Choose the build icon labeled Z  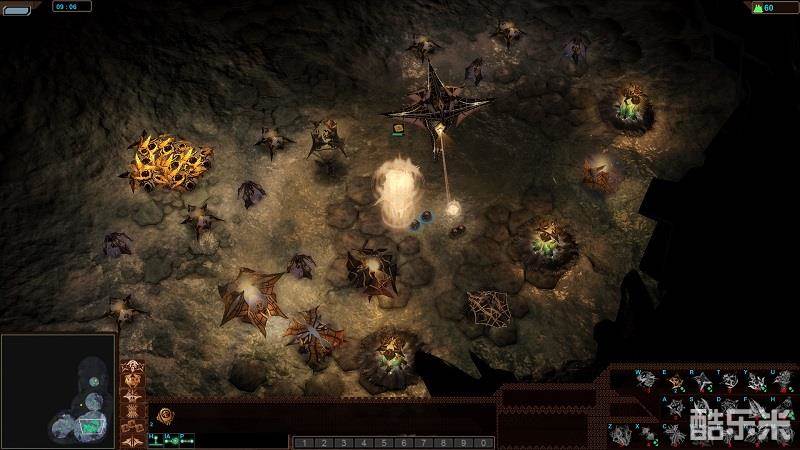622,433
